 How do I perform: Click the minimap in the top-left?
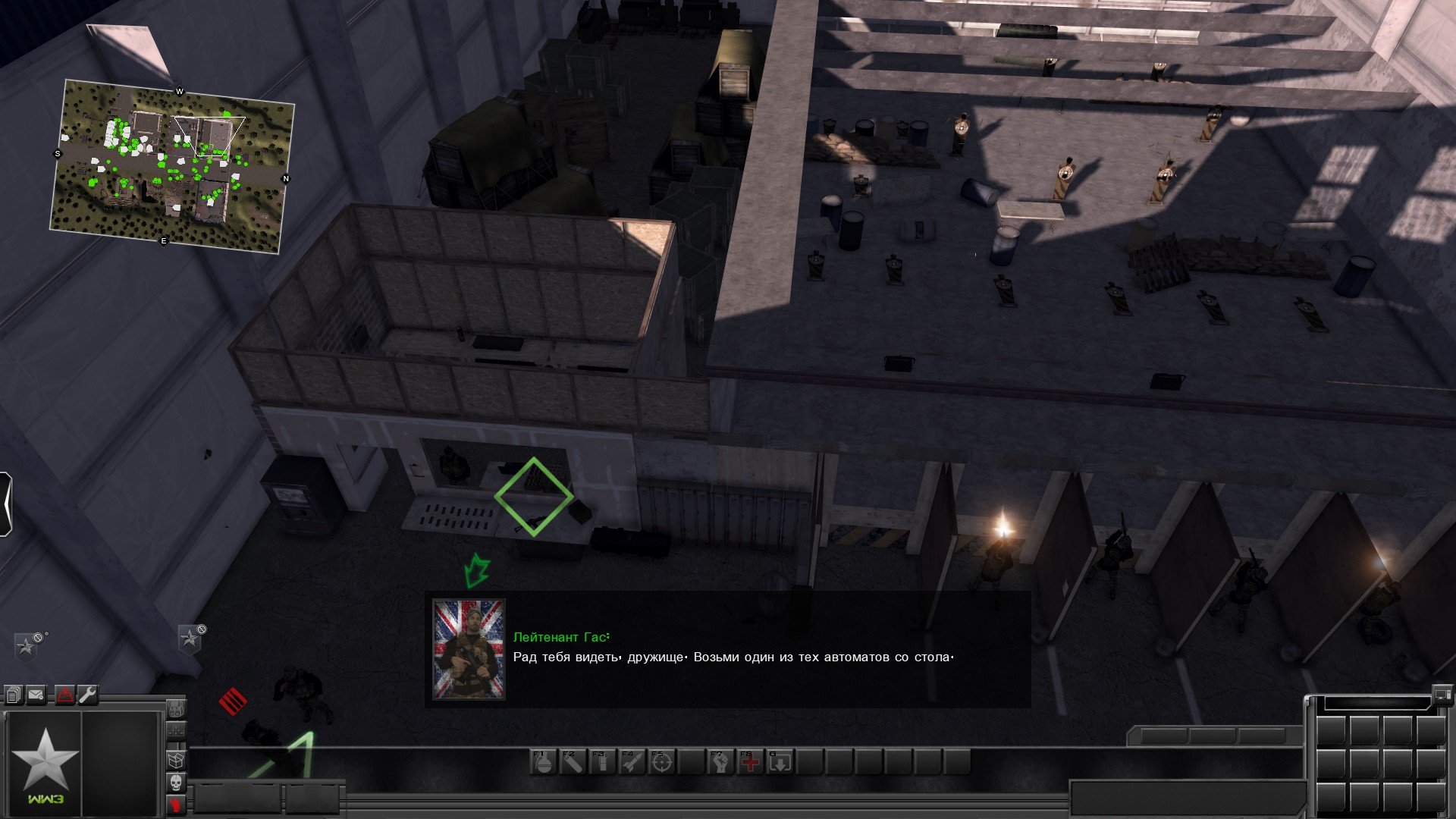coord(171,166)
